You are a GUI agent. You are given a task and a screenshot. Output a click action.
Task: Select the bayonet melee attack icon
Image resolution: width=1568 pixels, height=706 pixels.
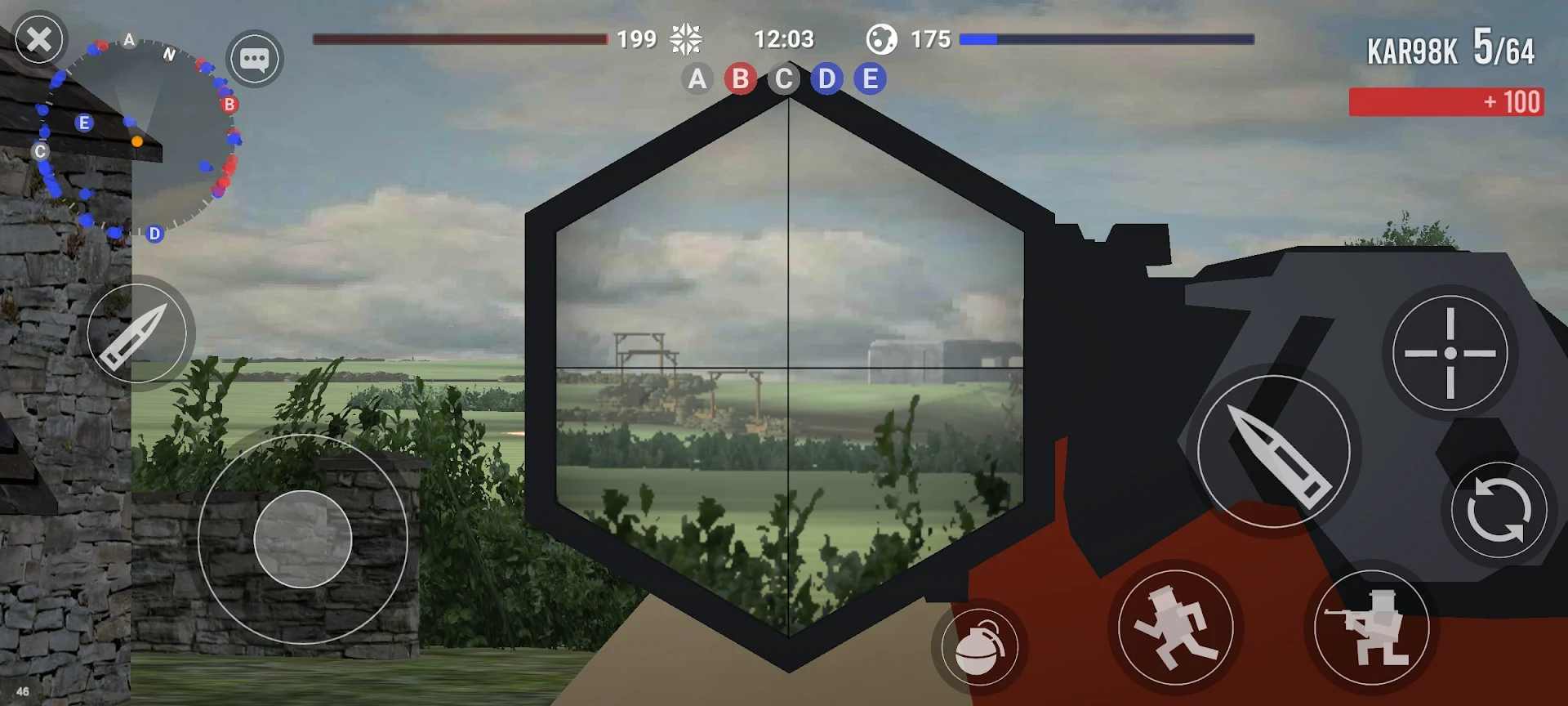coord(139,335)
